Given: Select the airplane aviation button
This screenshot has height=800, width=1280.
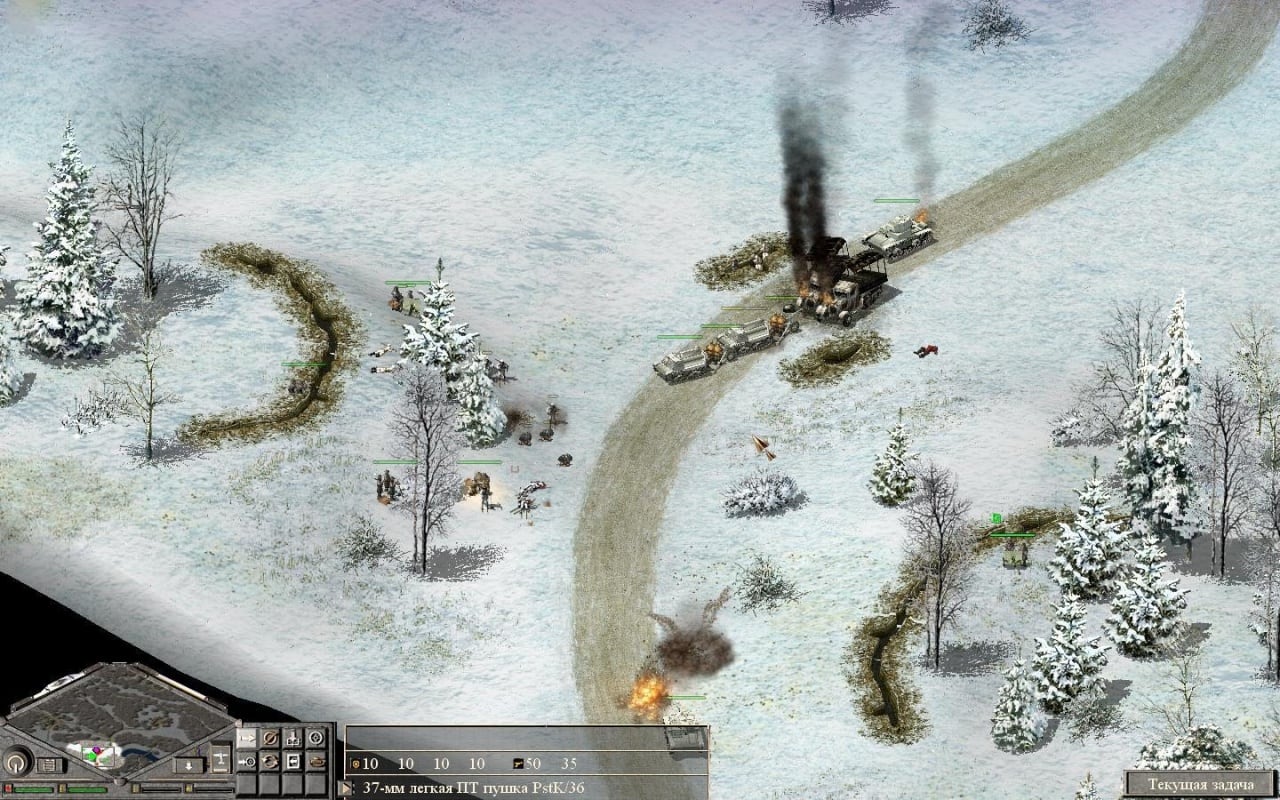Looking at the screenshot, I should 219,757.
